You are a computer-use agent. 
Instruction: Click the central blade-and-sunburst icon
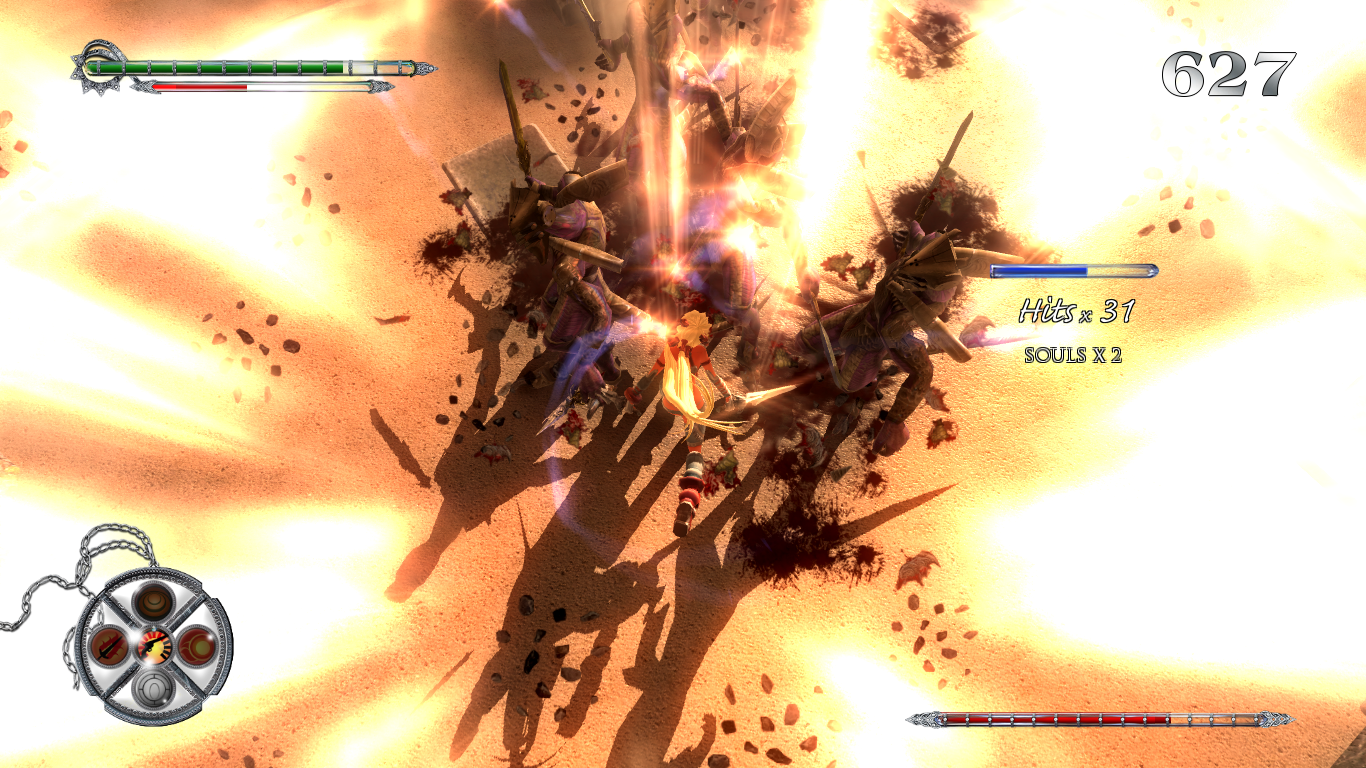click(x=153, y=645)
